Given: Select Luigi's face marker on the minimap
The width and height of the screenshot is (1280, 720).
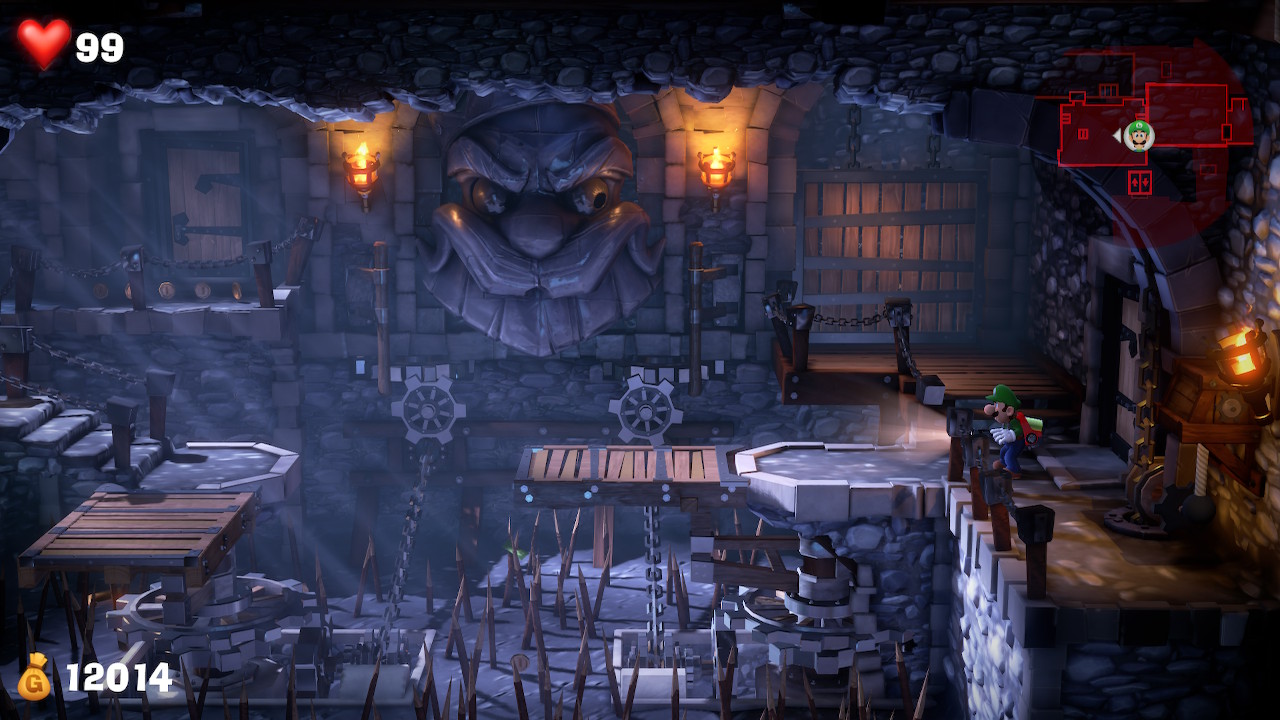Looking at the screenshot, I should tap(1138, 135).
